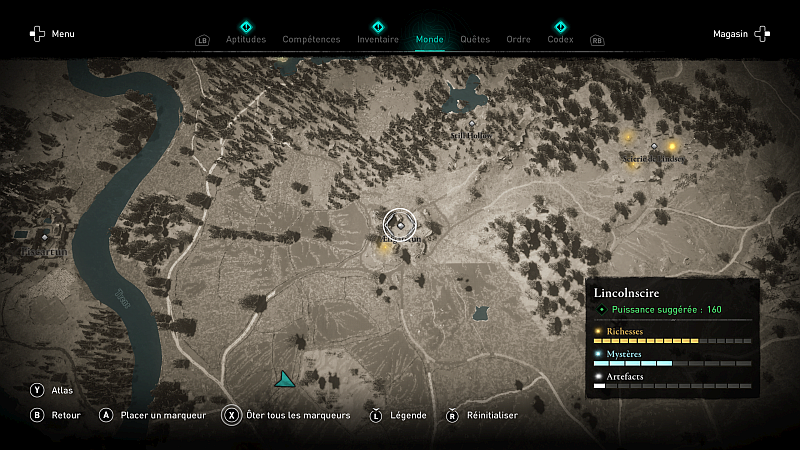
Task: Click the Still Hollow location marker
Action: click(x=472, y=125)
